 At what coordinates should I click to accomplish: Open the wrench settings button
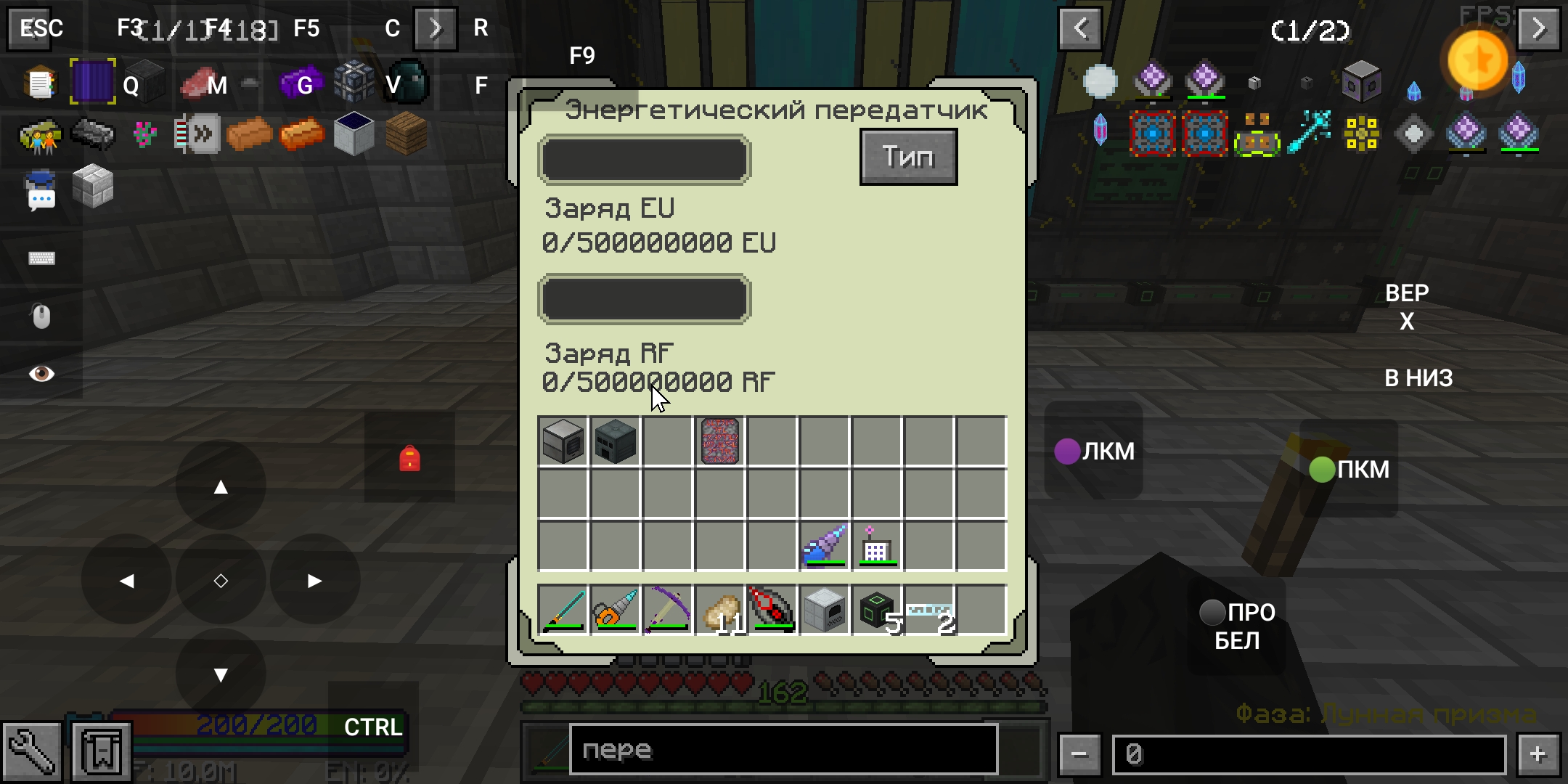click(x=32, y=752)
